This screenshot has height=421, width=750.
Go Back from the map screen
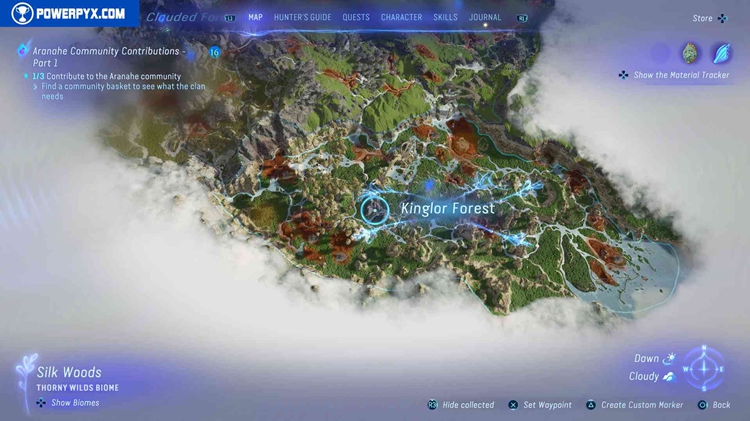pyautogui.click(x=714, y=405)
